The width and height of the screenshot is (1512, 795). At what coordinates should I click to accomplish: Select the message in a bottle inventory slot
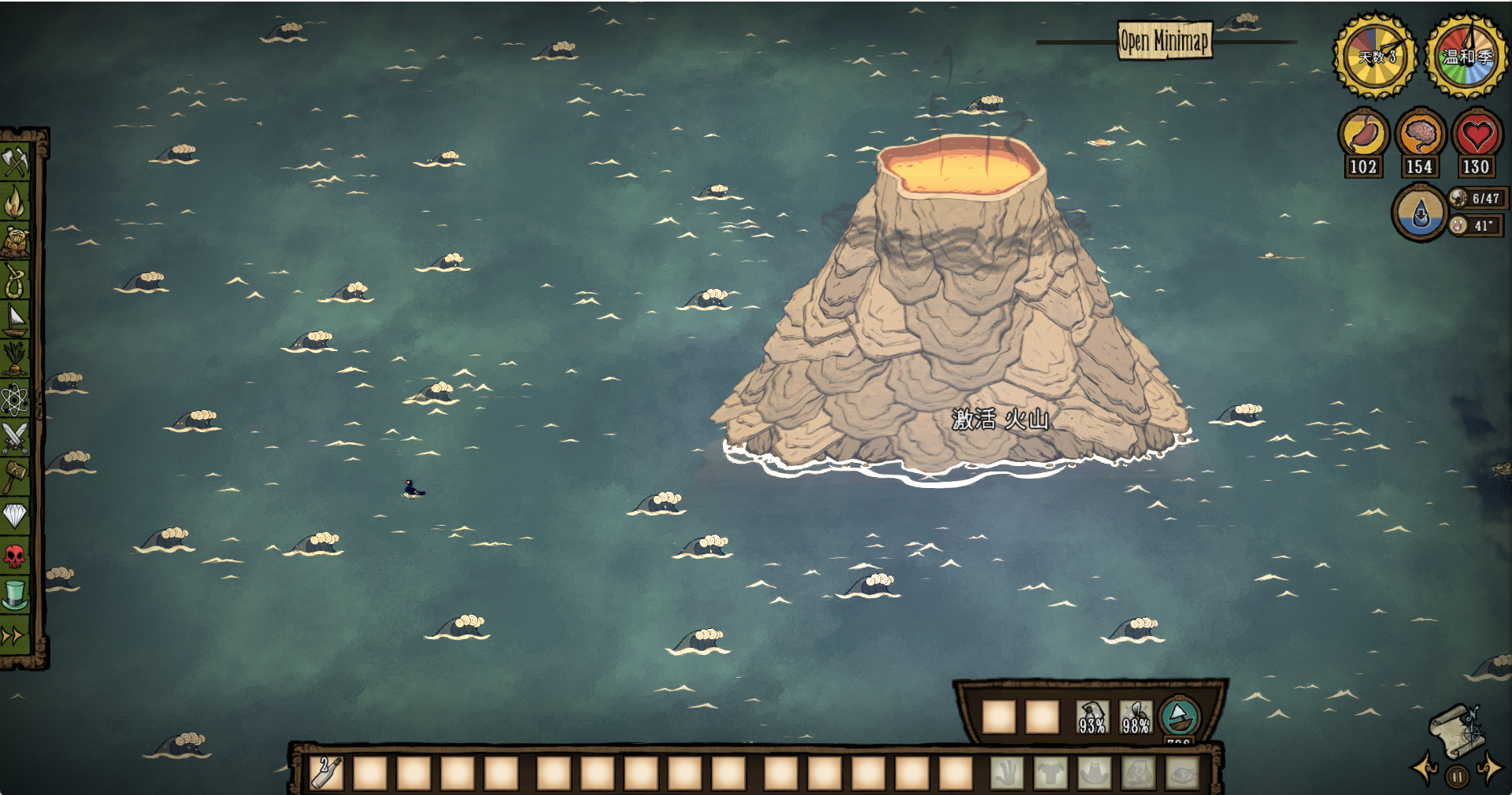[326, 772]
